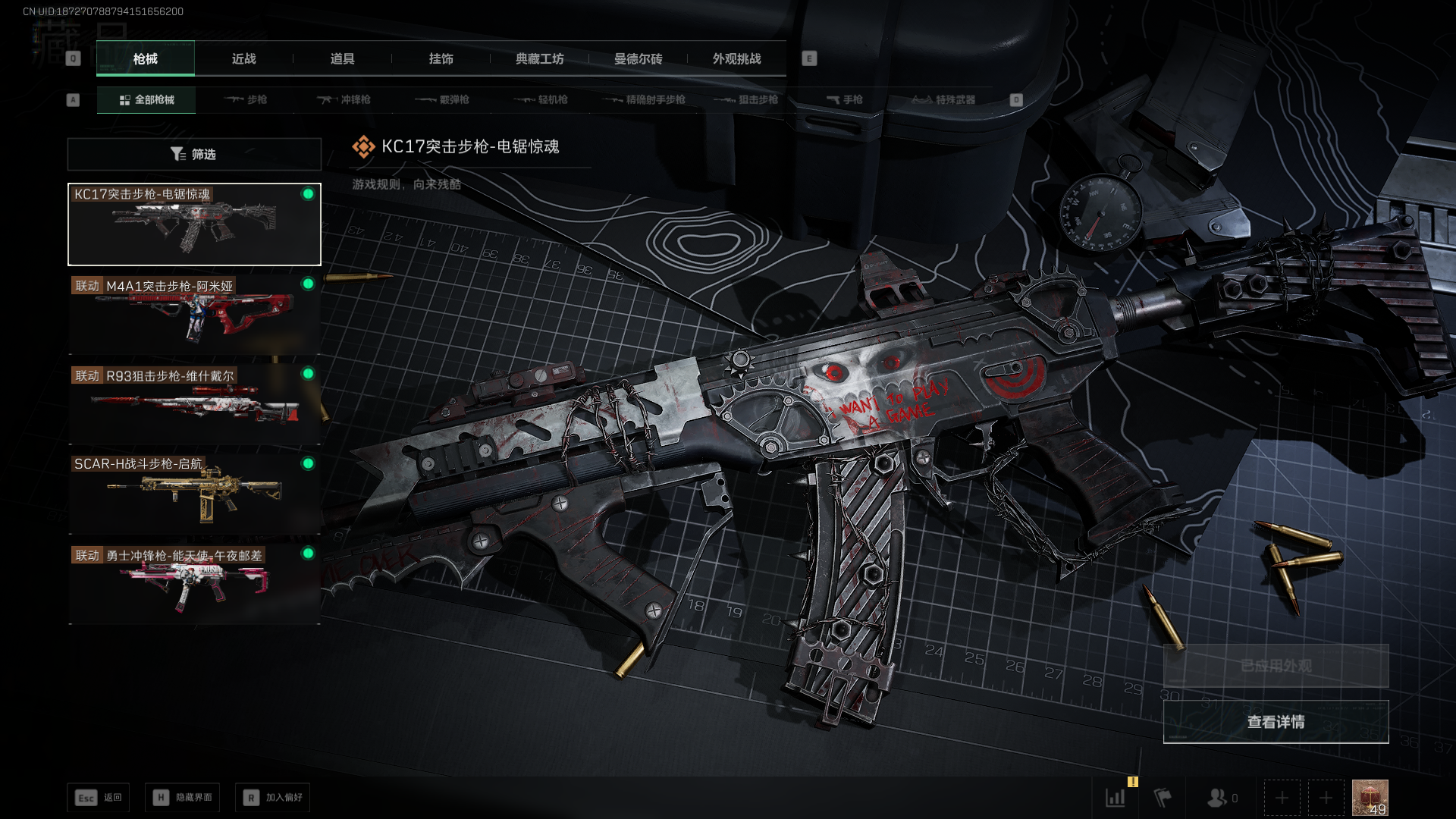The width and height of the screenshot is (1456, 819).
Task: Switch to the 近战 melee tab
Action: point(243,59)
